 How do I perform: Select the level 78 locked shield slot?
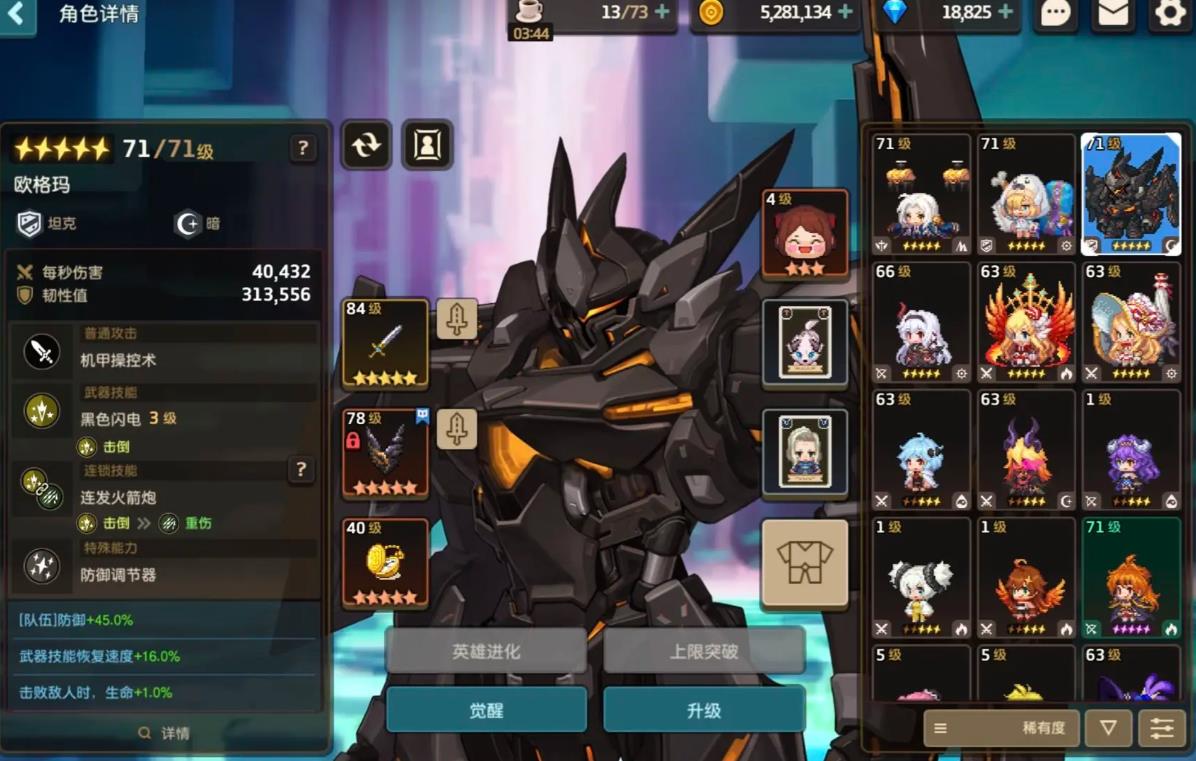click(385, 454)
